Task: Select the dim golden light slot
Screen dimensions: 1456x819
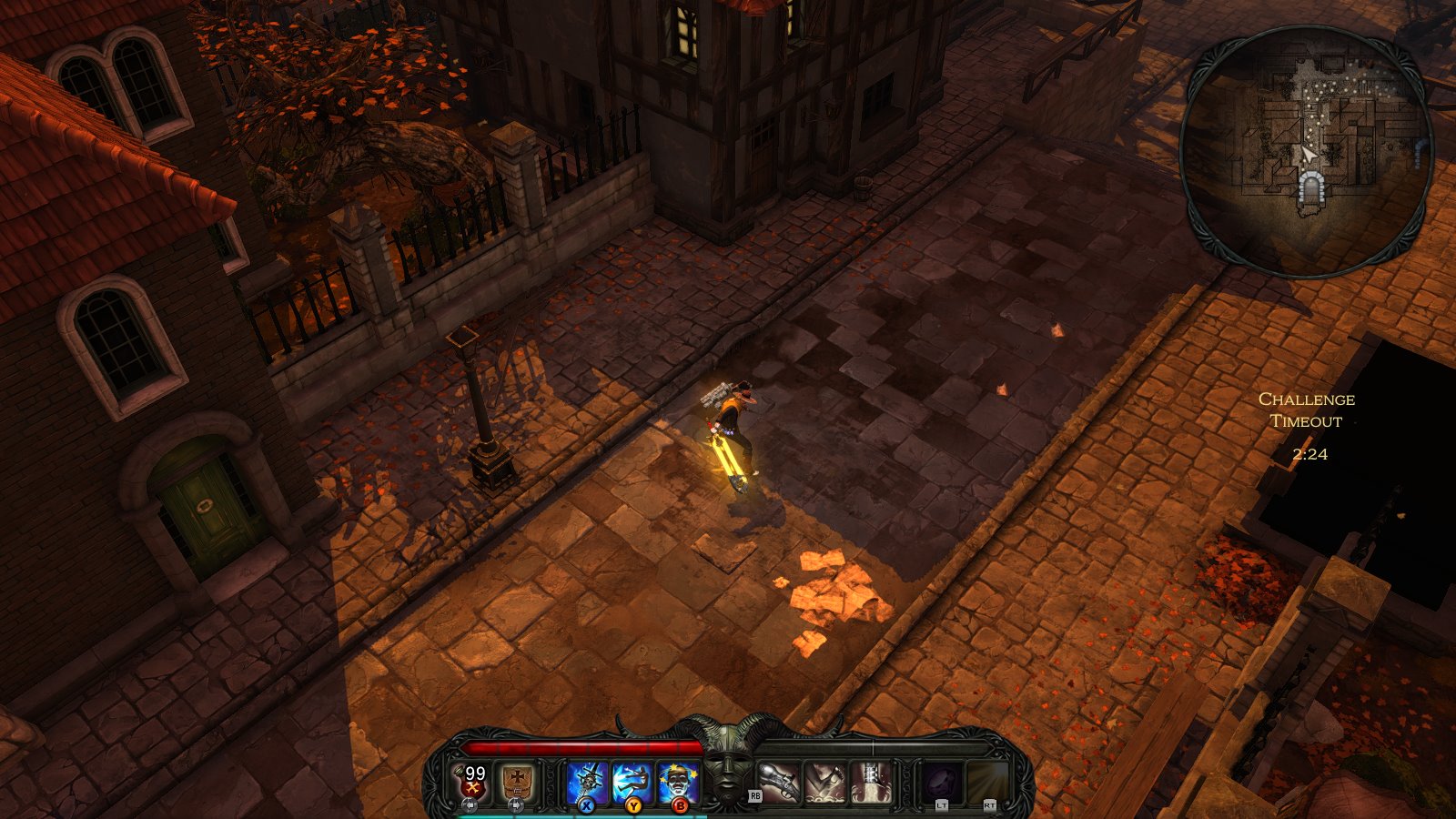Action: 988,782
